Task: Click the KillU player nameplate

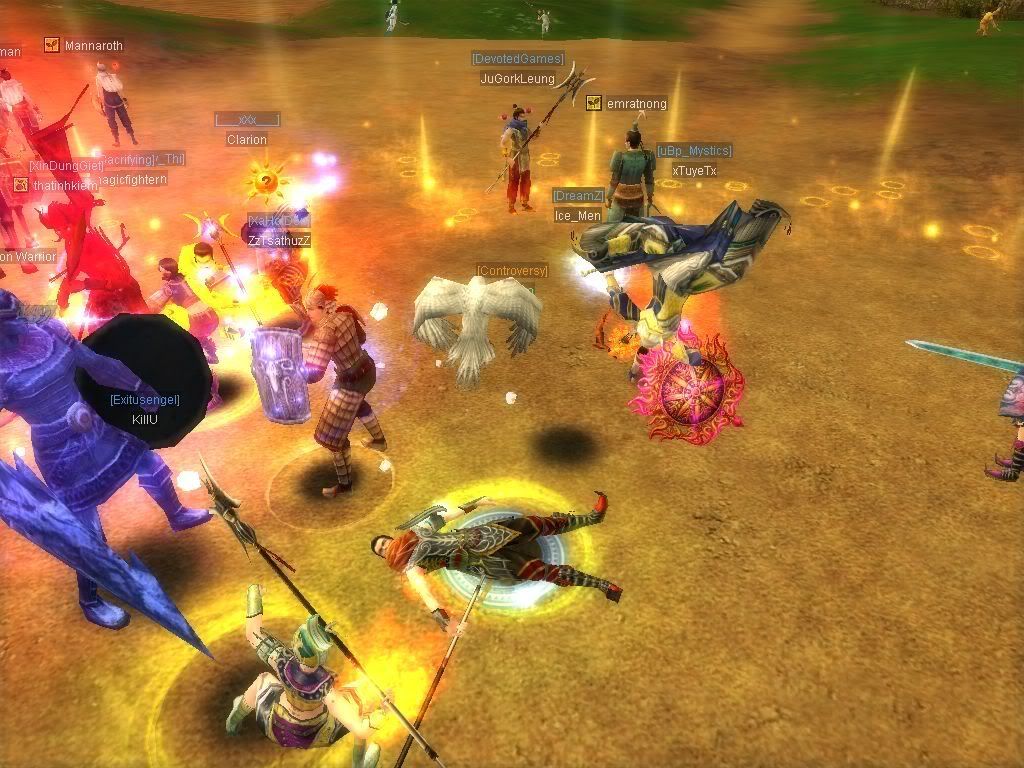Action: [x=145, y=420]
